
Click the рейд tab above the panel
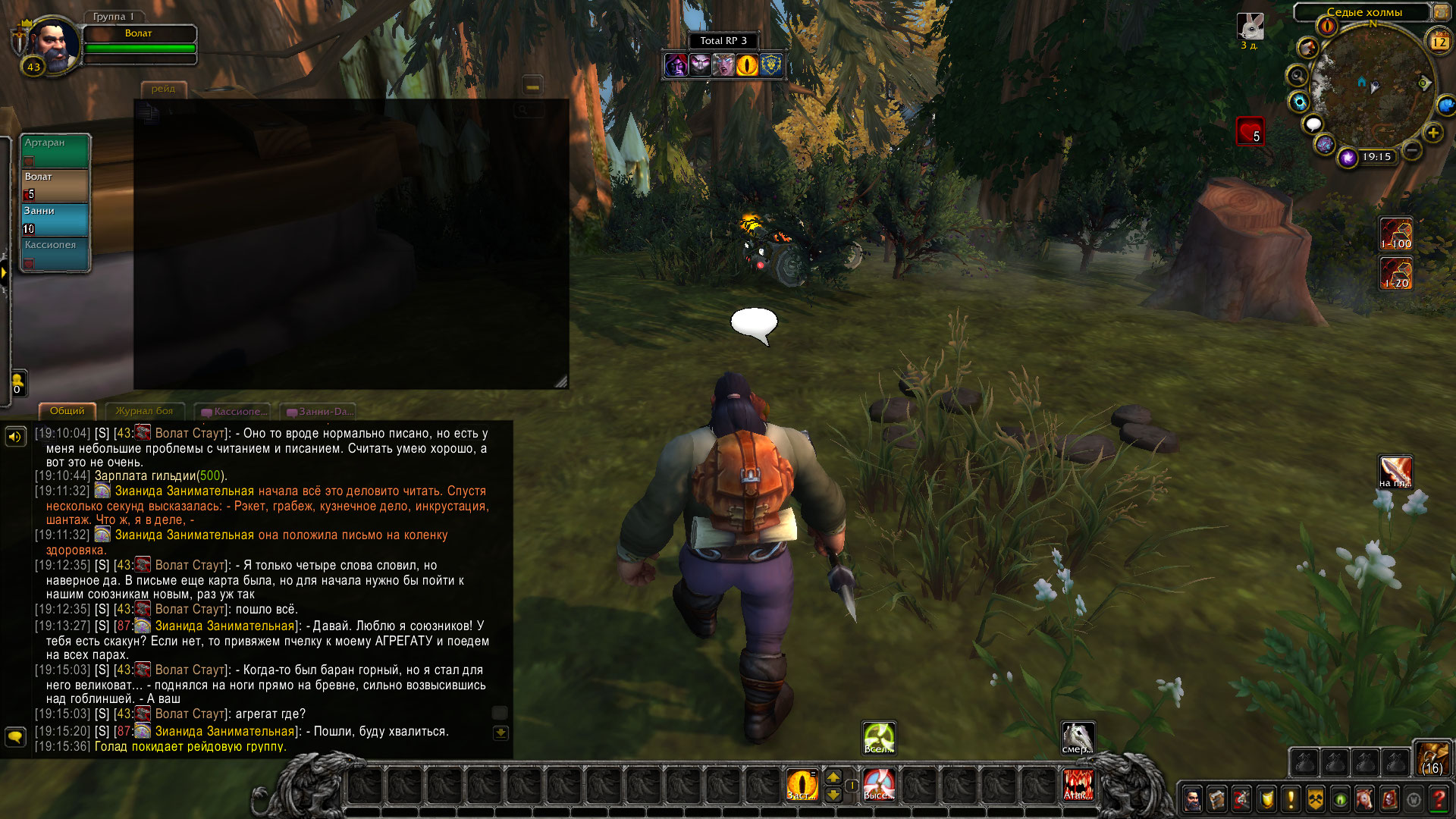[x=163, y=89]
